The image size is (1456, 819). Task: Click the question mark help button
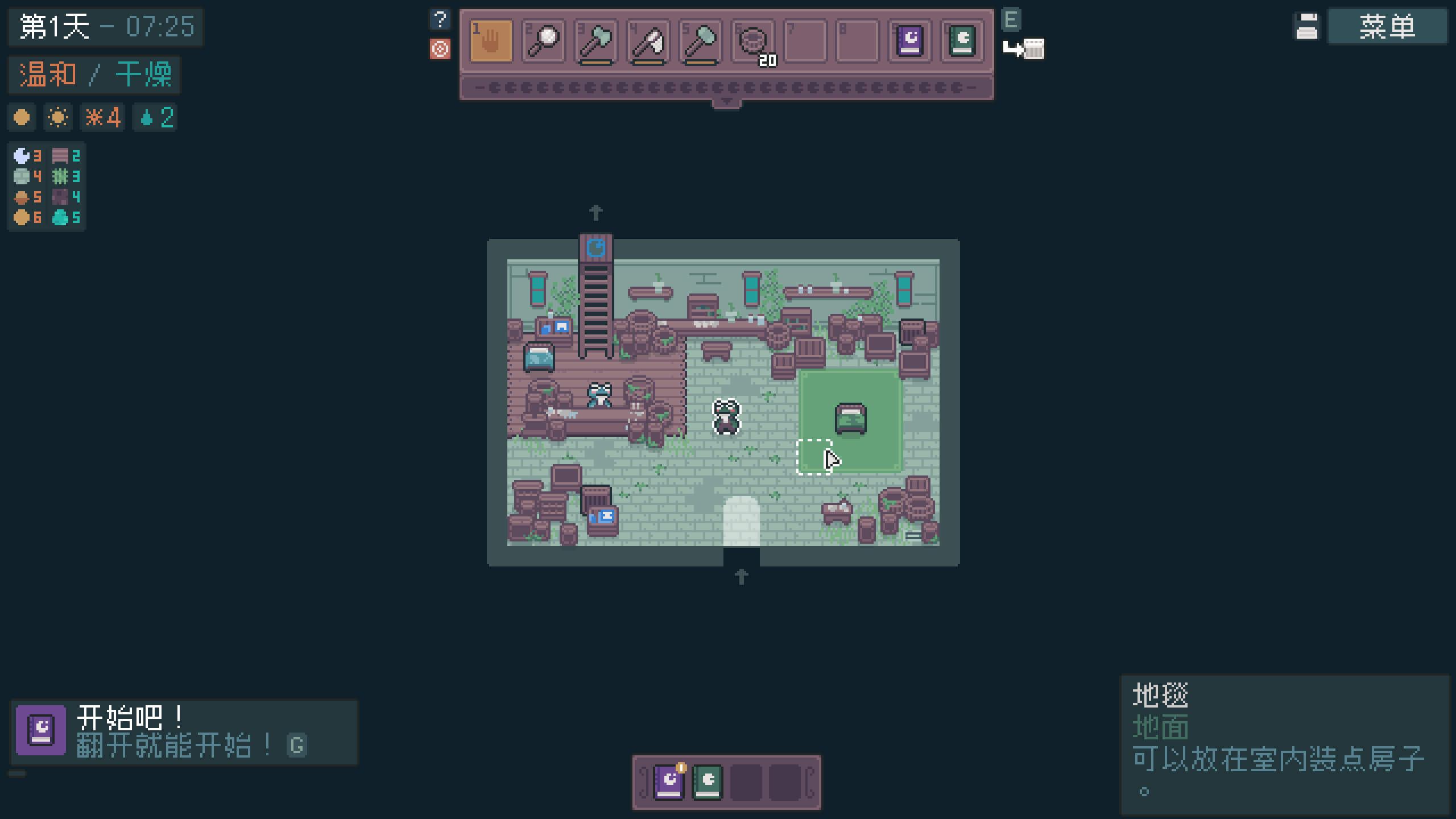click(x=439, y=19)
